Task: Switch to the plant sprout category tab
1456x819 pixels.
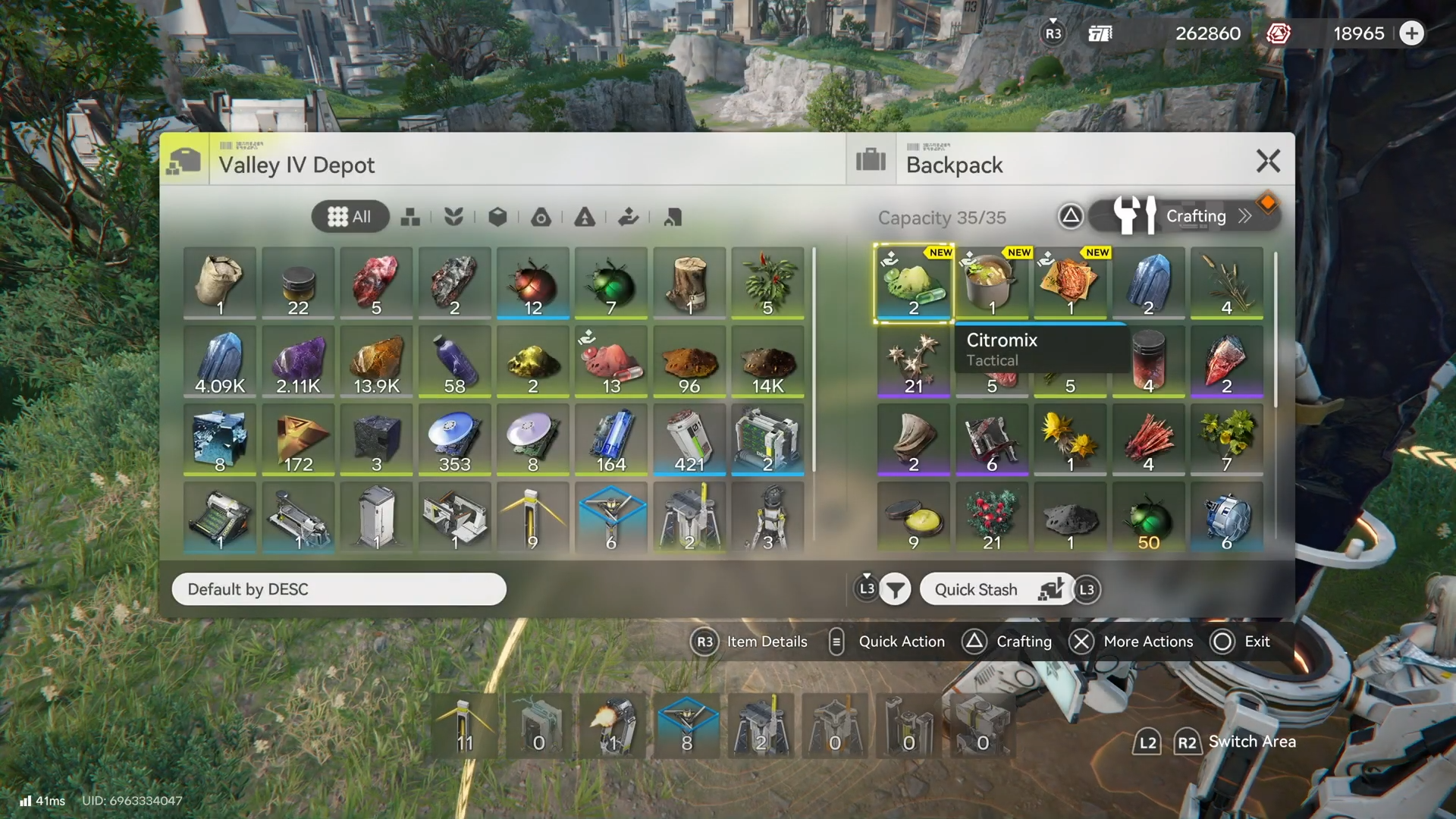Action: 453,218
